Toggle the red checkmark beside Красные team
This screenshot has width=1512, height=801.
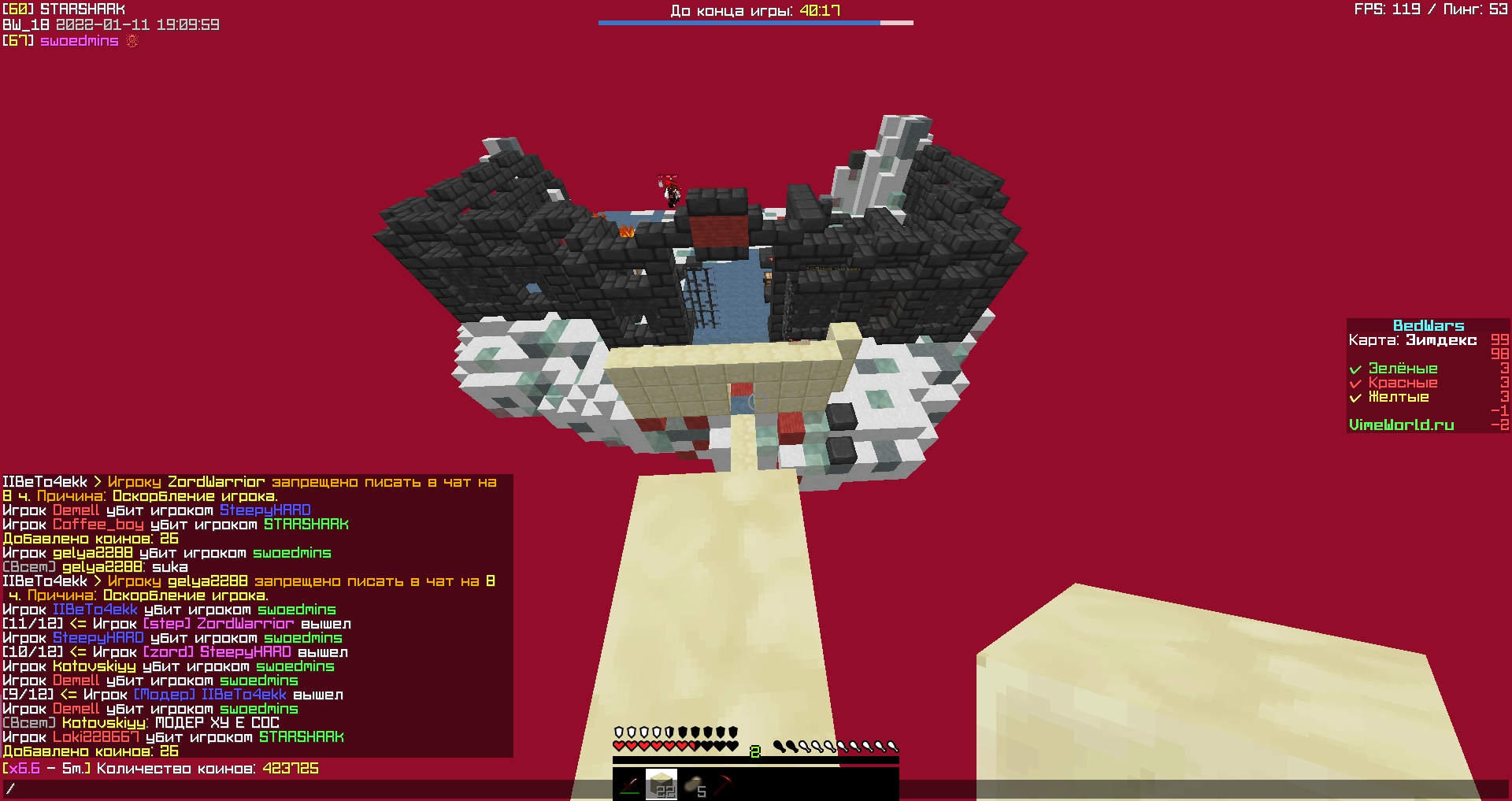click(1357, 383)
